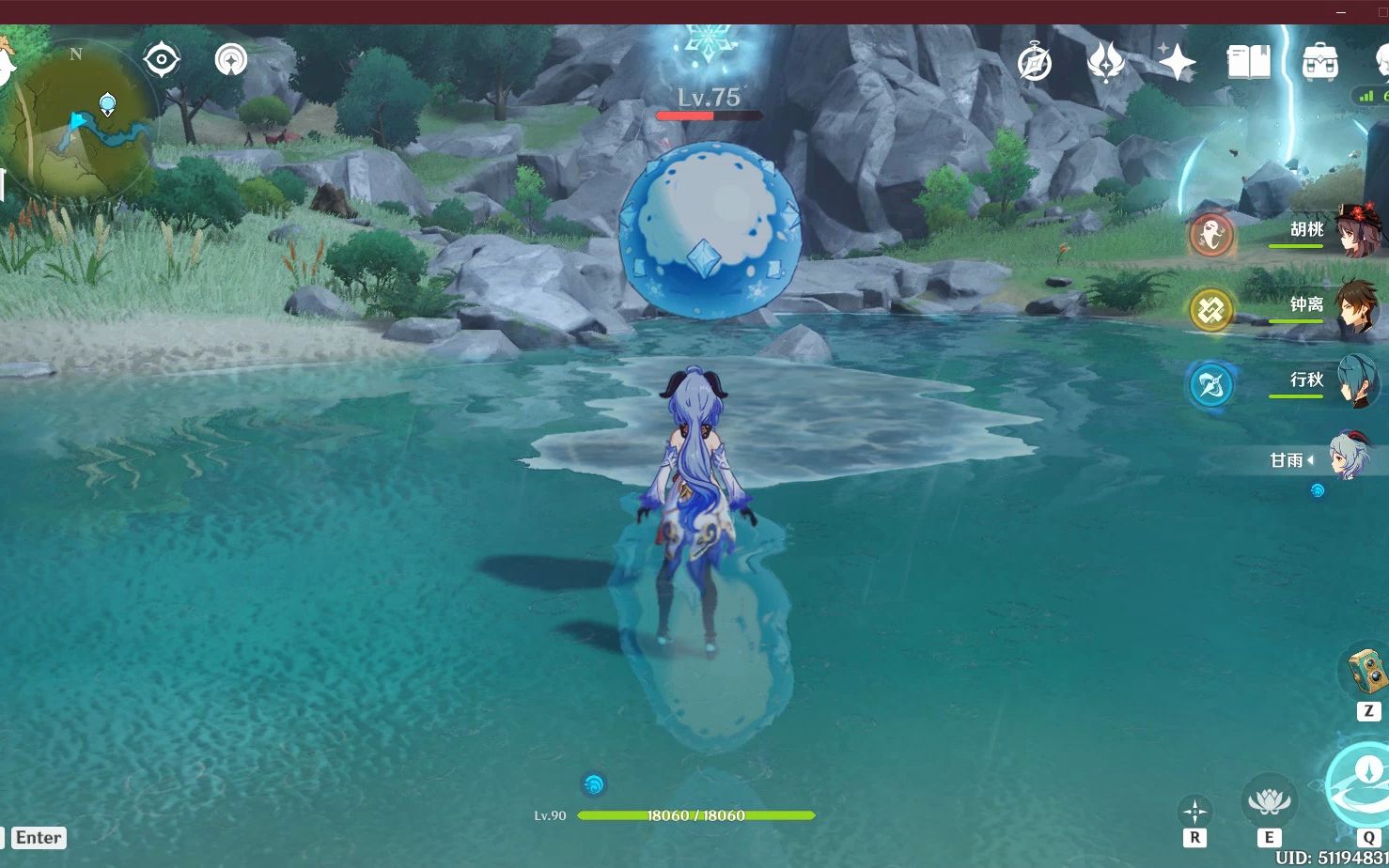This screenshot has width=1389, height=868.
Task: Use the Kamera gadget
Action: [1366, 670]
